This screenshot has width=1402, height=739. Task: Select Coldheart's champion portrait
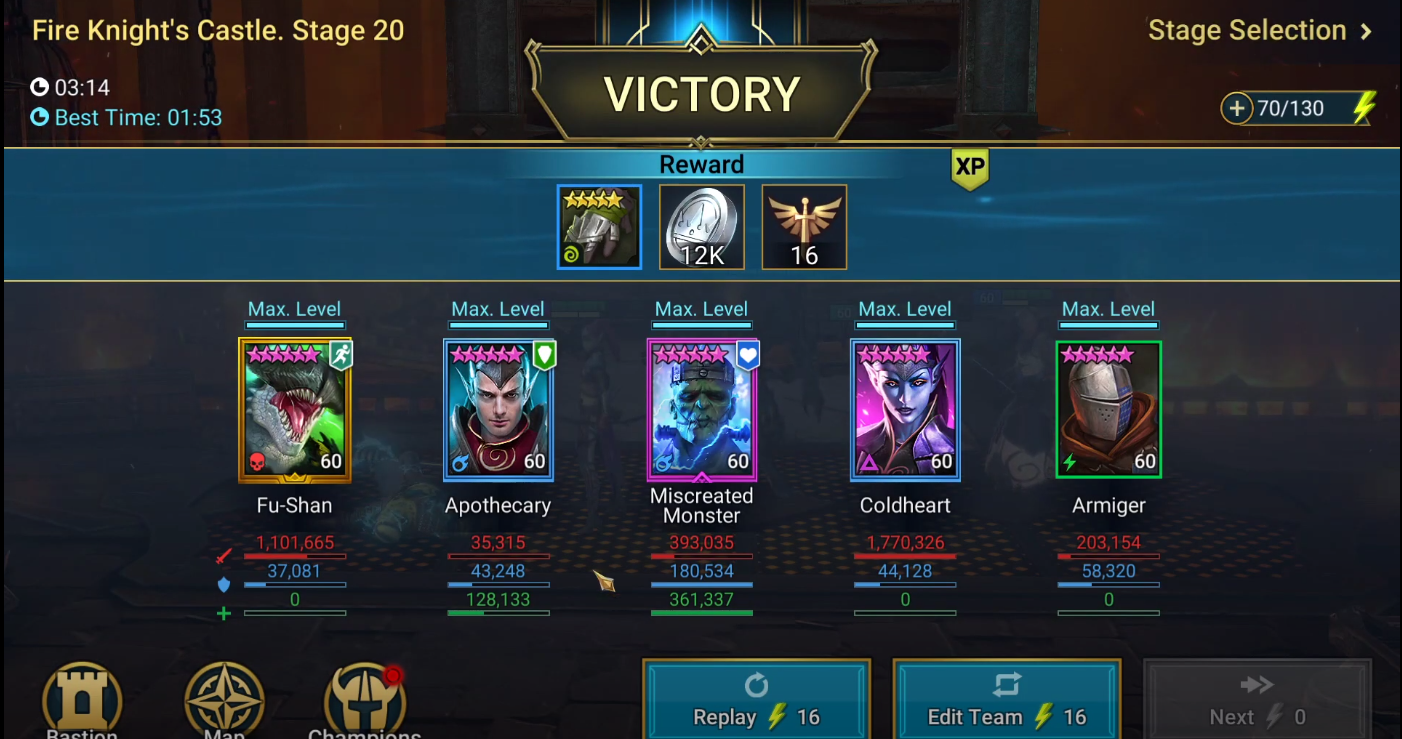(x=905, y=410)
